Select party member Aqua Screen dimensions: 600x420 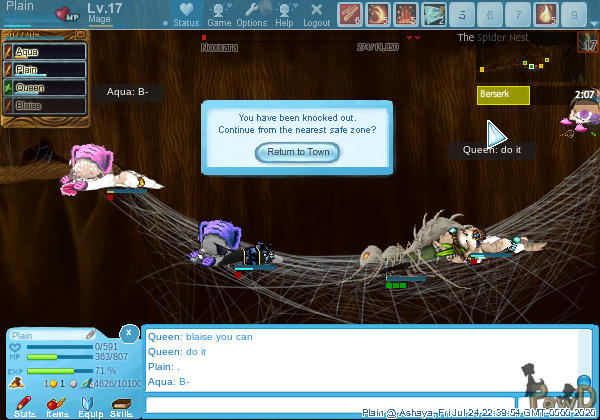(x=42, y=52)
